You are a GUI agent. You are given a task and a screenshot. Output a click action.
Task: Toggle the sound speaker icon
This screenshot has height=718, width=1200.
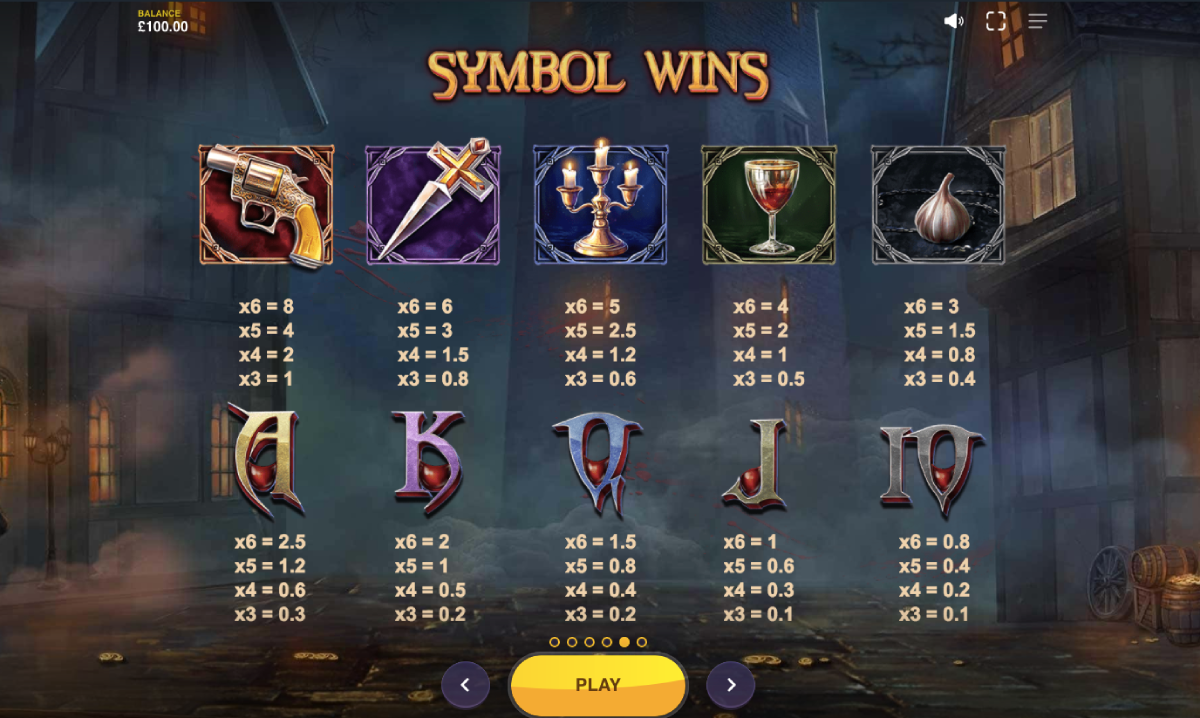953,21
